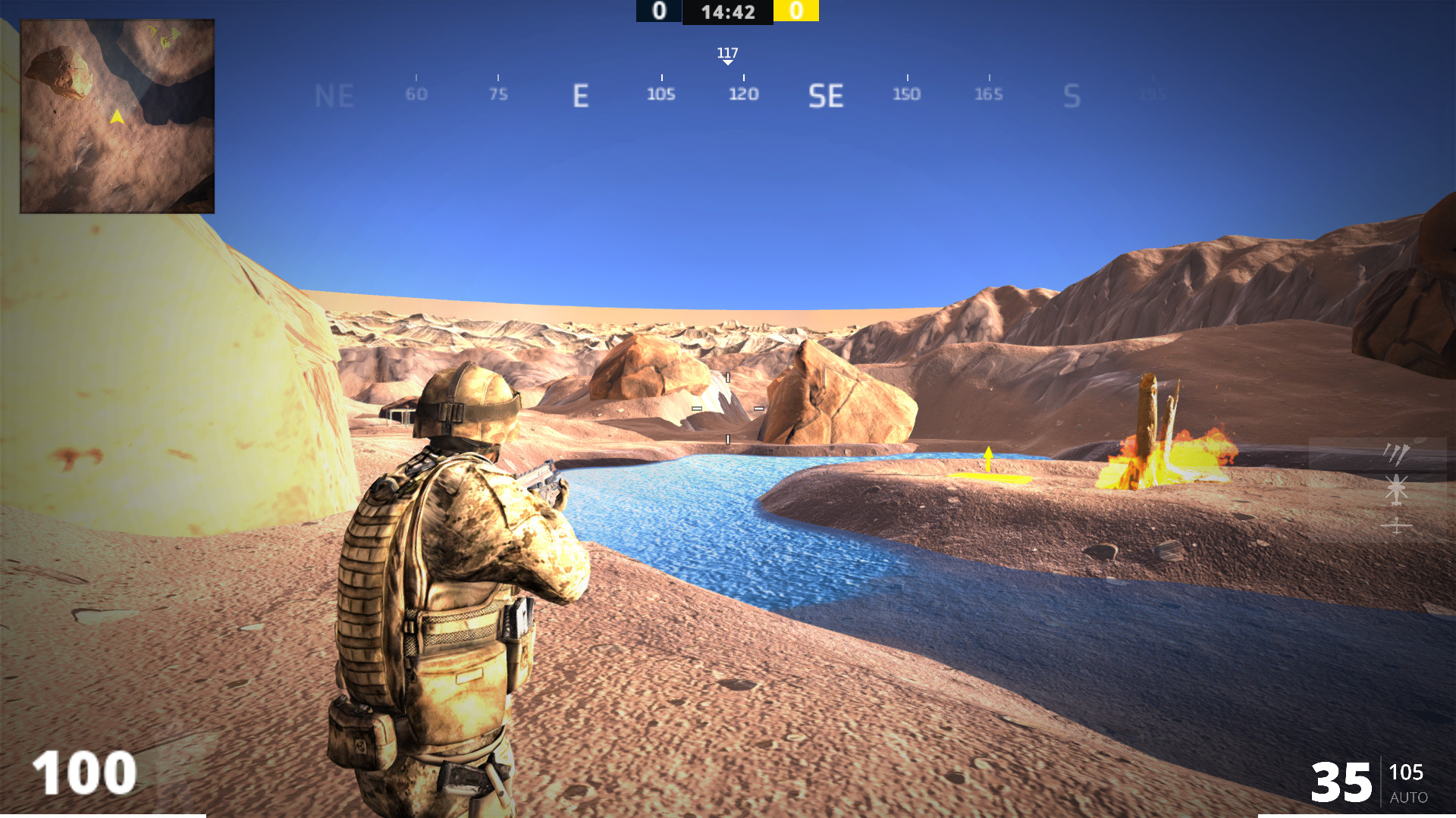Activate the attack helicopter killstreak icon
Screen dimensions: 1456x818
click(x=1397, y=489)
